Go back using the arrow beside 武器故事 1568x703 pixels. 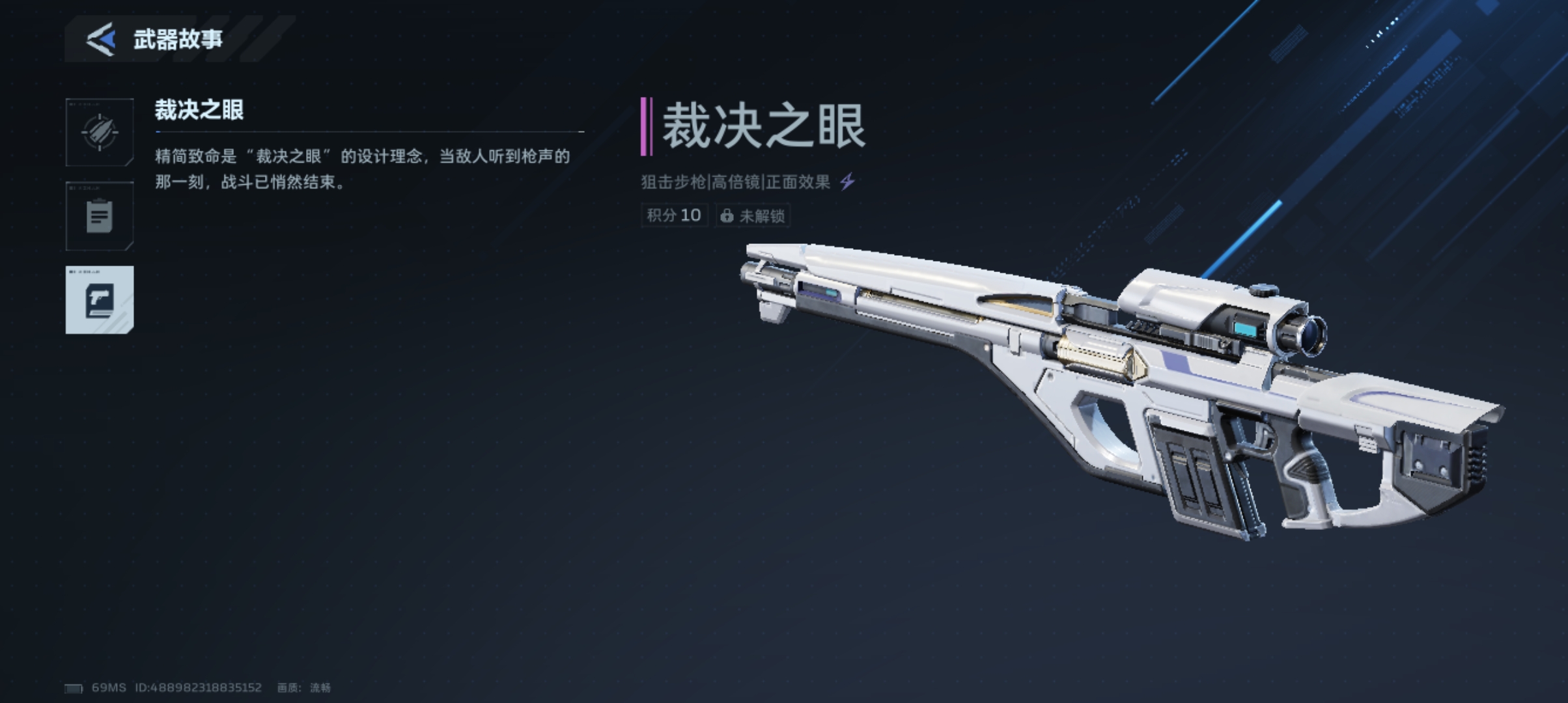(101, 39)
